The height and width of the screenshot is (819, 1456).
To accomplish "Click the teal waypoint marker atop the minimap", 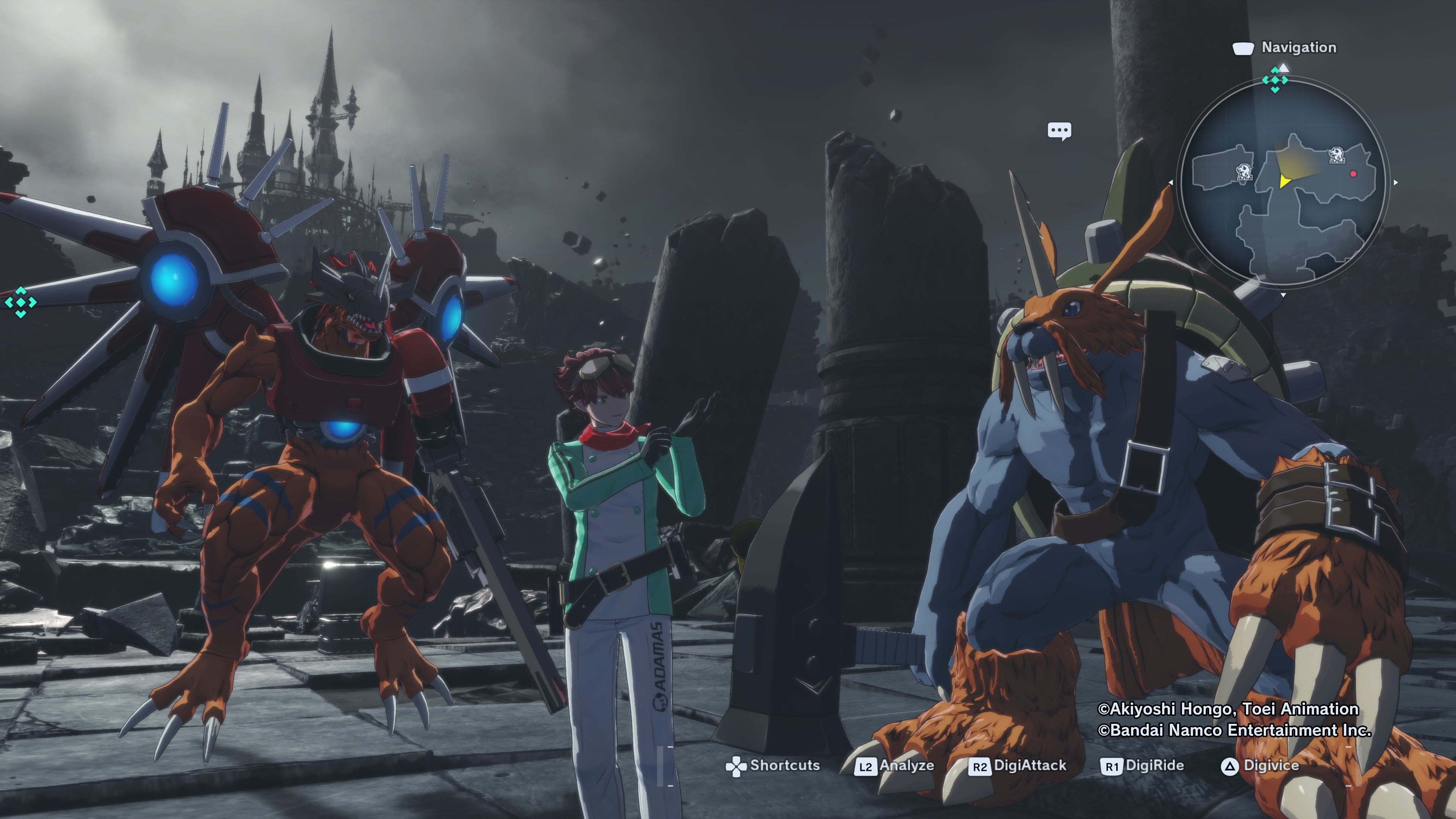I will pos(1274,80).
